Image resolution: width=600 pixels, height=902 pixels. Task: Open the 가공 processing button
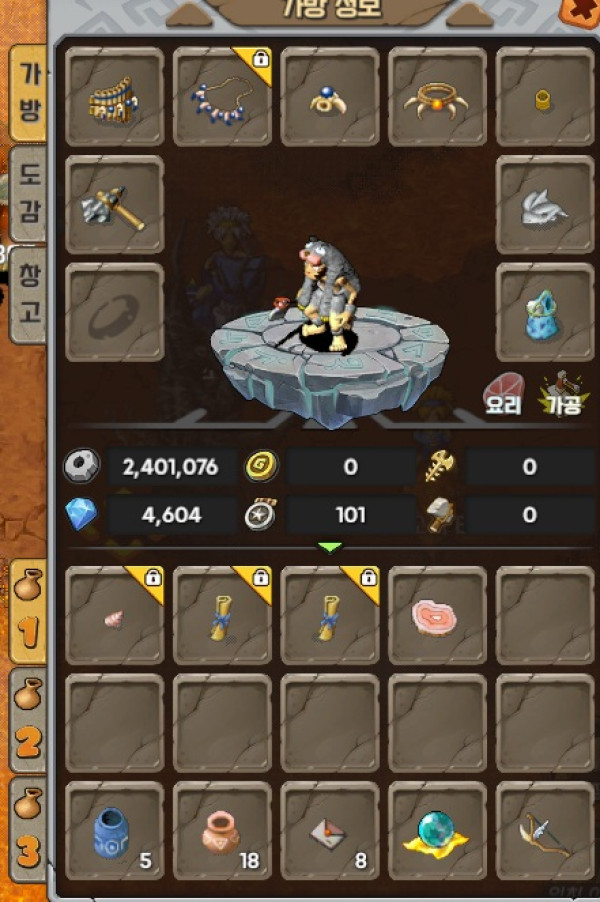tap(560, 392)
